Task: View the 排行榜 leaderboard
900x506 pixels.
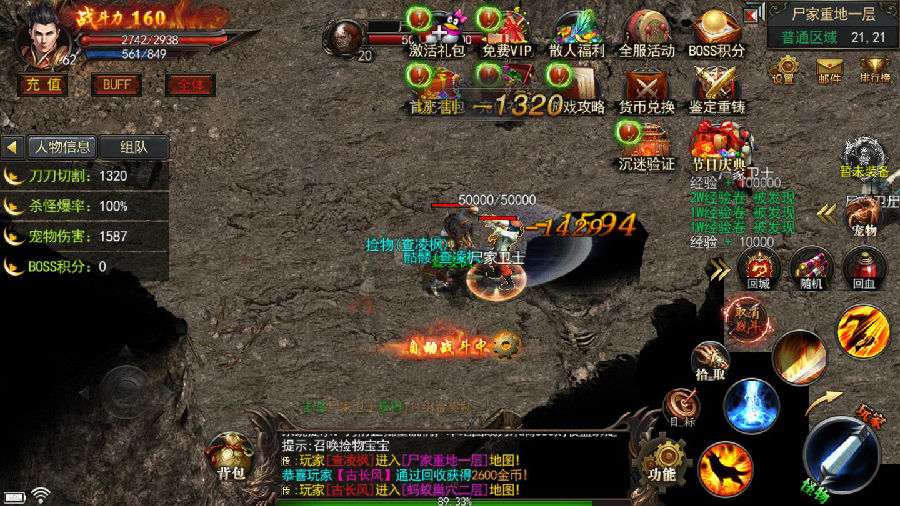Action: click(x=875, y=69)
